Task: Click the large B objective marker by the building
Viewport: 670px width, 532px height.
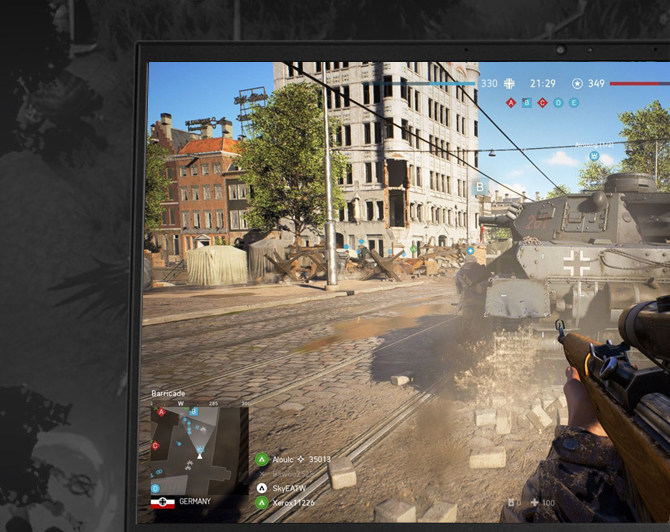Action: tap(479, 187)
